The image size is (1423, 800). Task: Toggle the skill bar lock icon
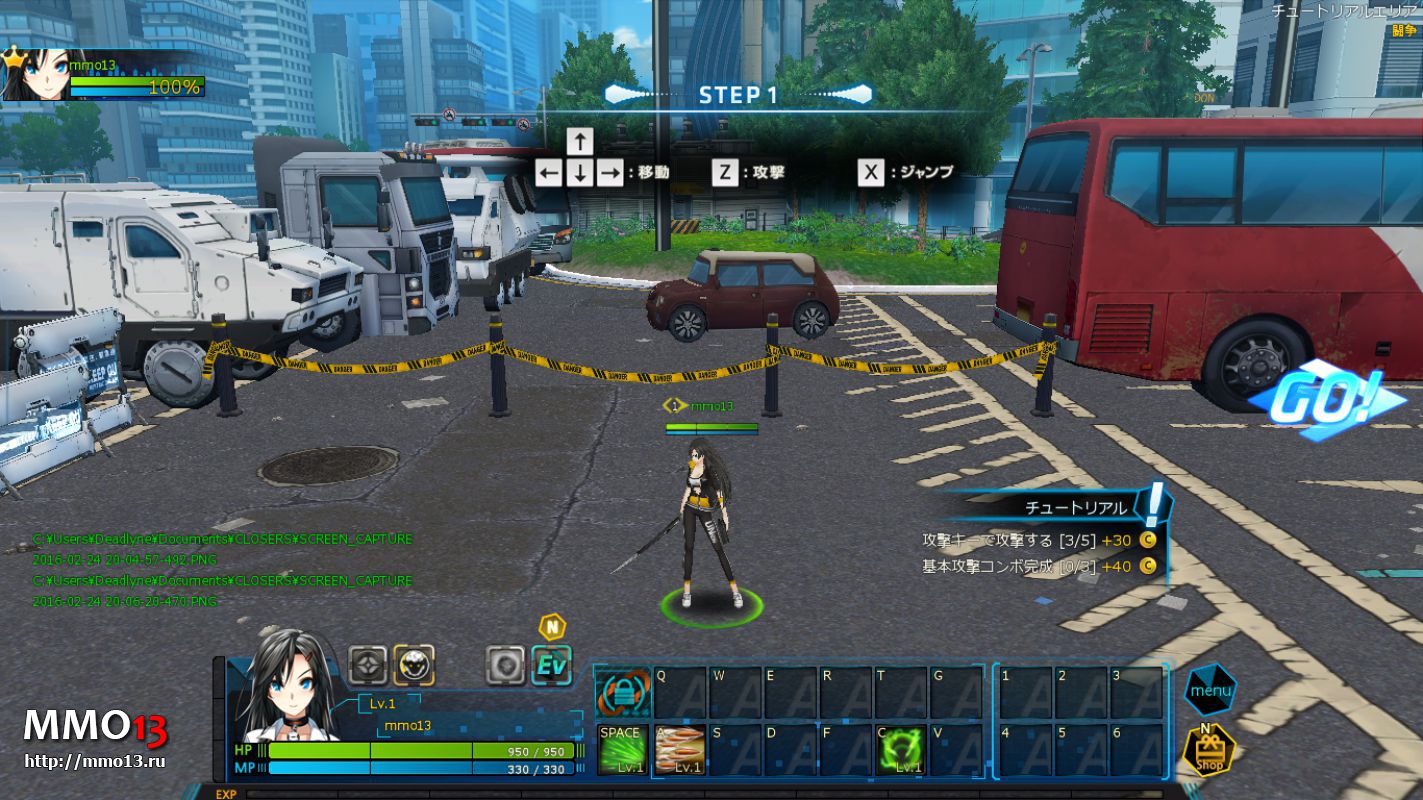click(621, 692)
